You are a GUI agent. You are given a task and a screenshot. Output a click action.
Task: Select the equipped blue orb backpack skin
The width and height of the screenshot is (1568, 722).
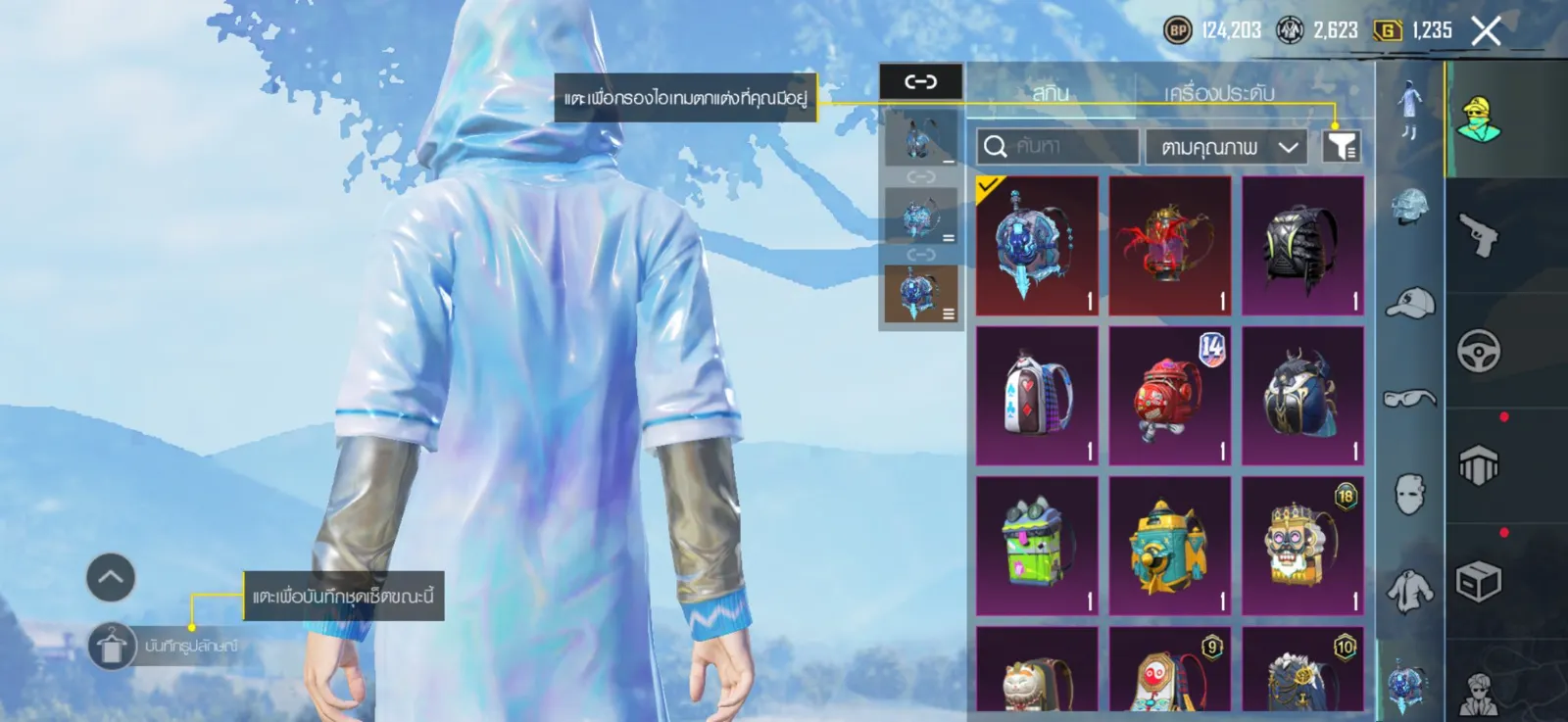(x=1037, y=246)
